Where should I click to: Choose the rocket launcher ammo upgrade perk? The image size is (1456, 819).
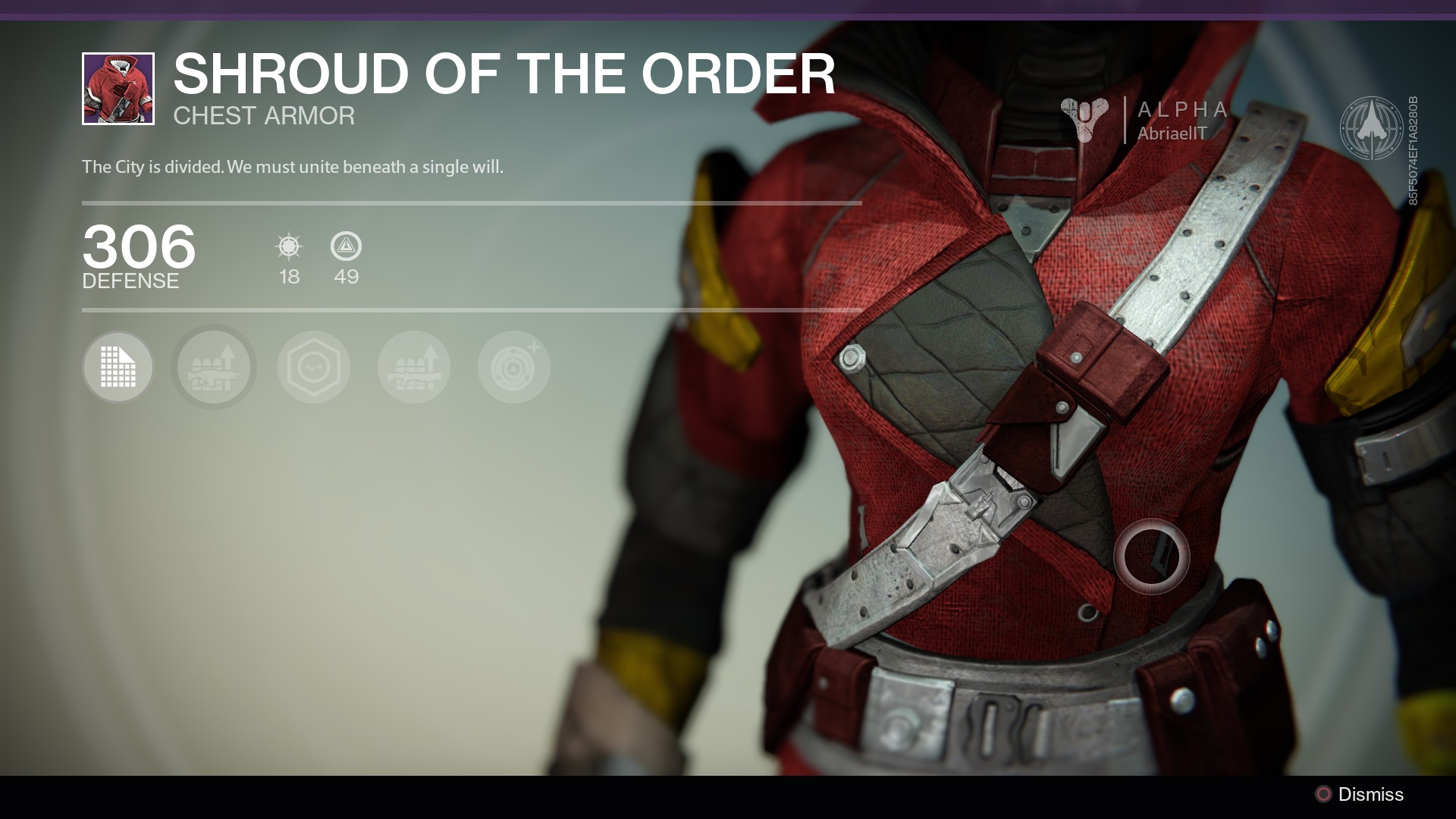pyautogui.click(x=413, y=367)
